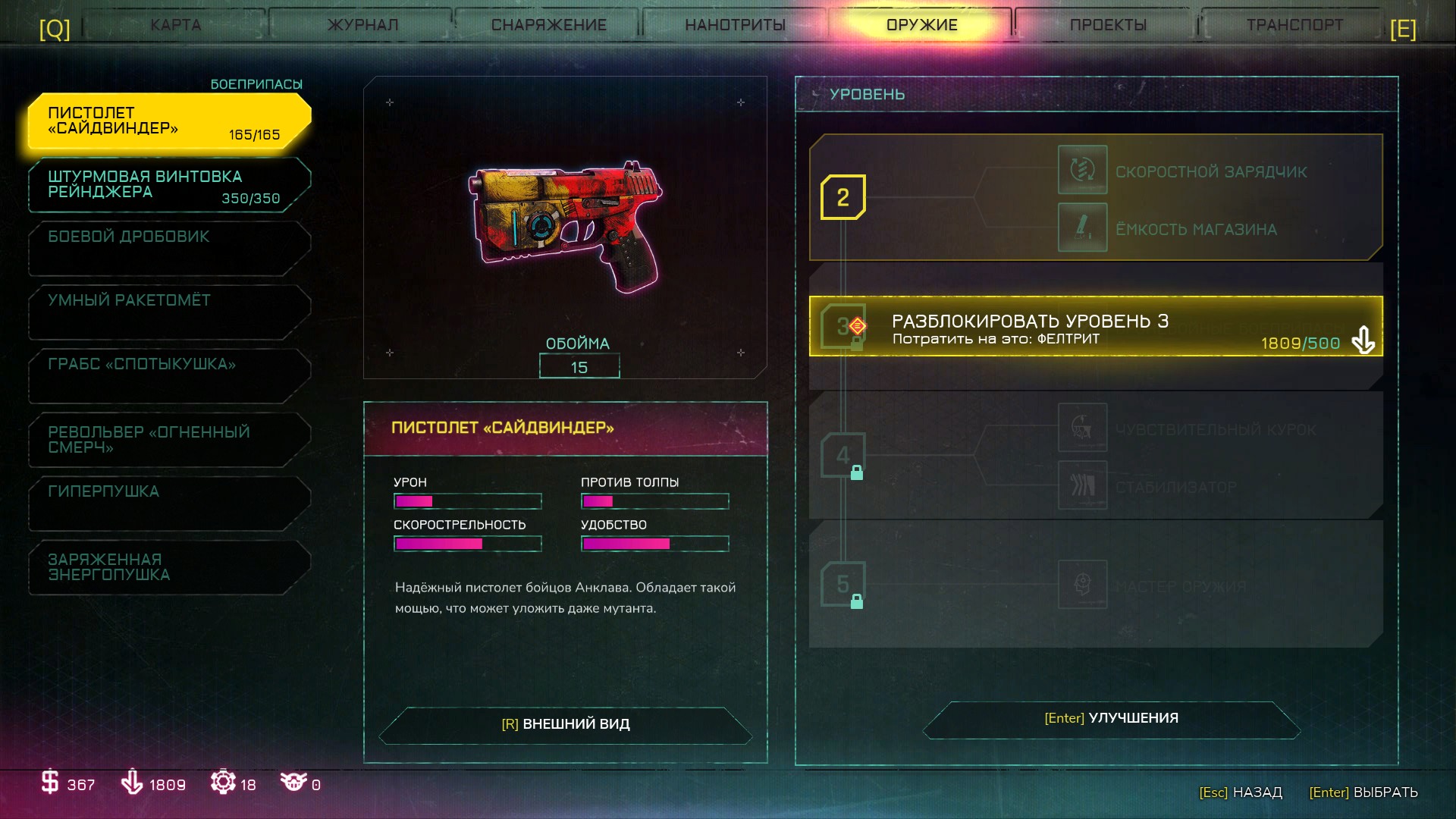The height and width of the screenshot is (819, 1456).
Task: Choose Заряженная энергопушка weapon
Action: point(169,567)
